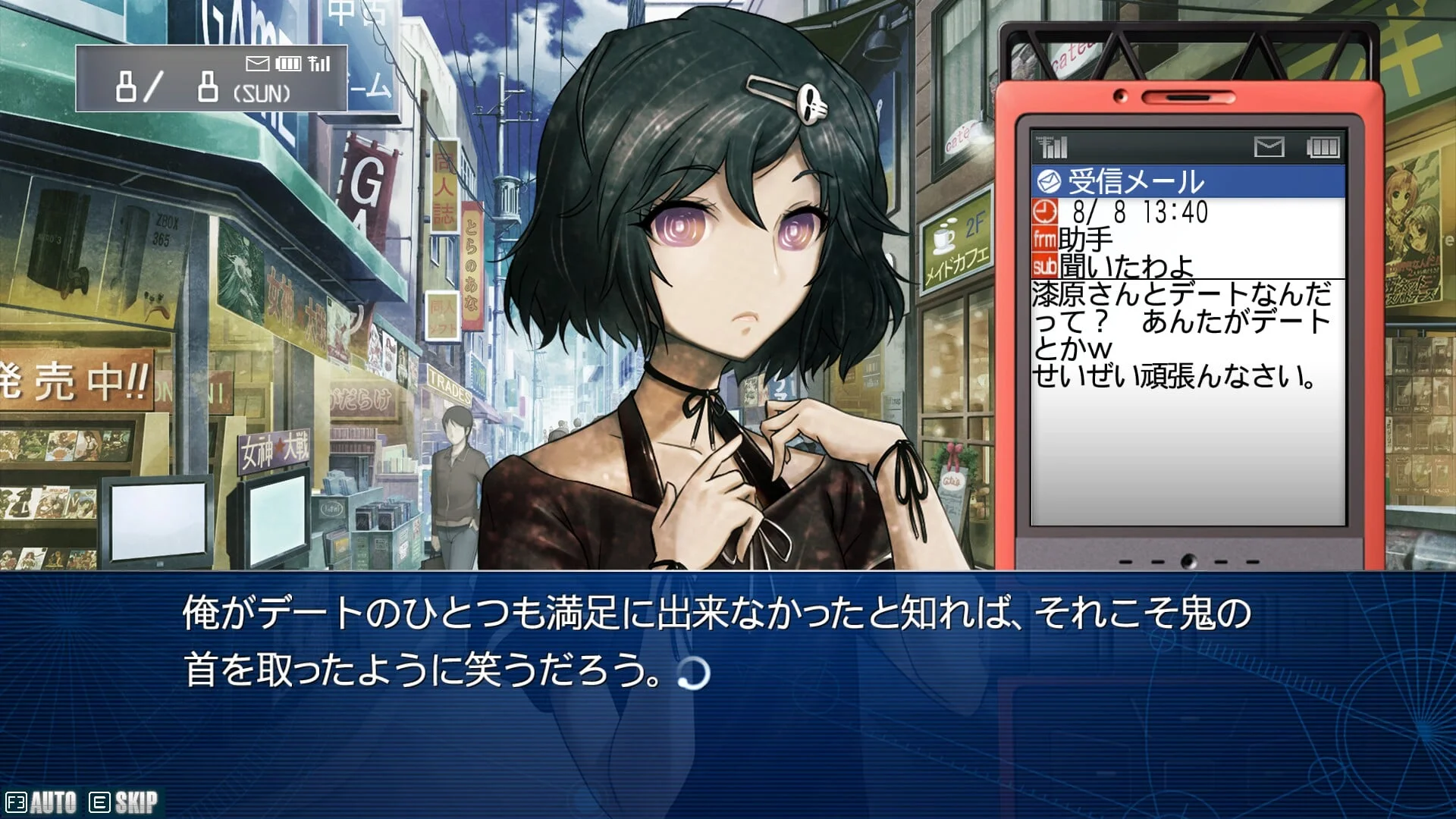
Task: Activate the SKIP button
Action: tap(124, 802)
